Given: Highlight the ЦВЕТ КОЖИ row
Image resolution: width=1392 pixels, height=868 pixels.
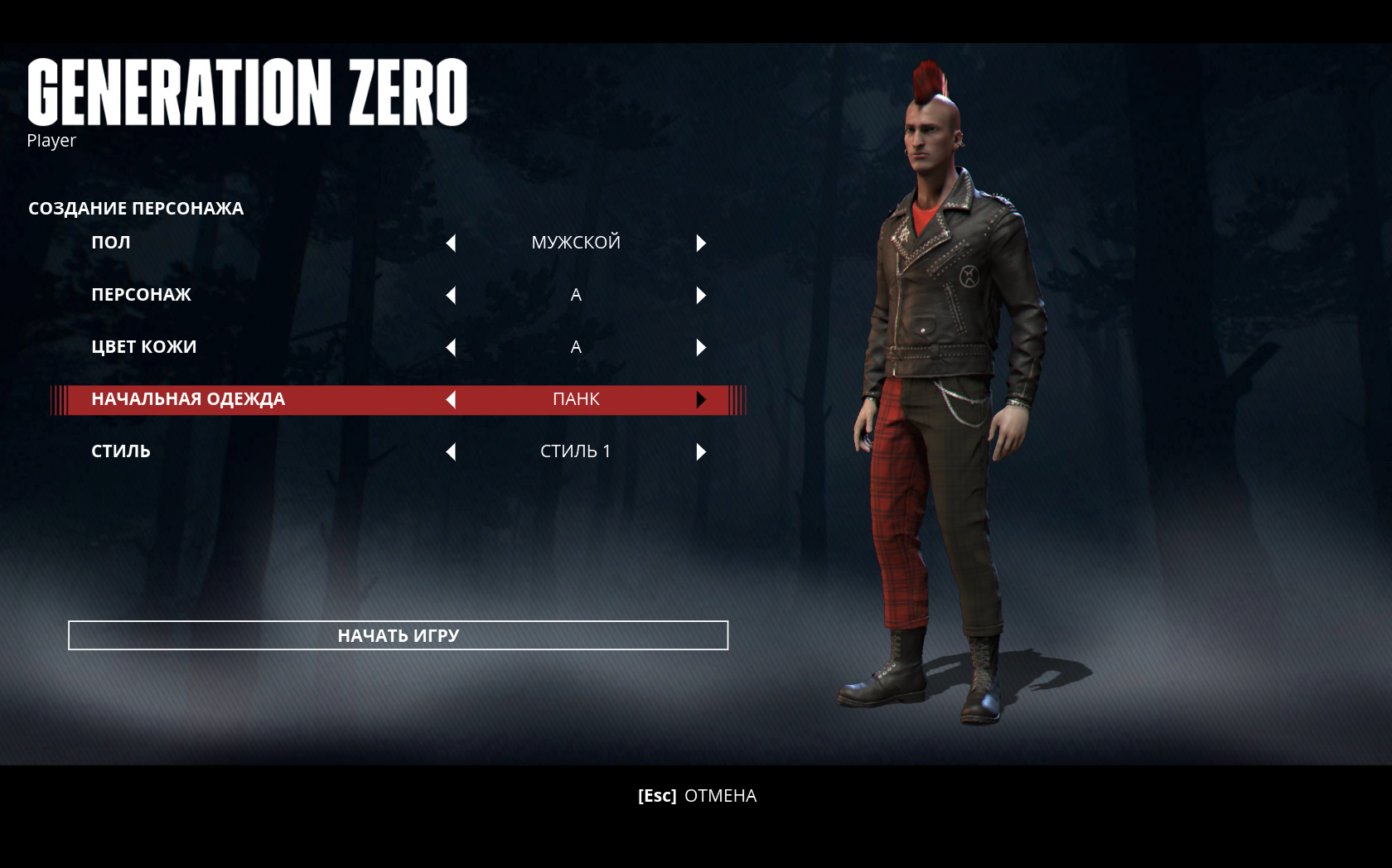Looking at the screenshot, I should tap(144, 347).
